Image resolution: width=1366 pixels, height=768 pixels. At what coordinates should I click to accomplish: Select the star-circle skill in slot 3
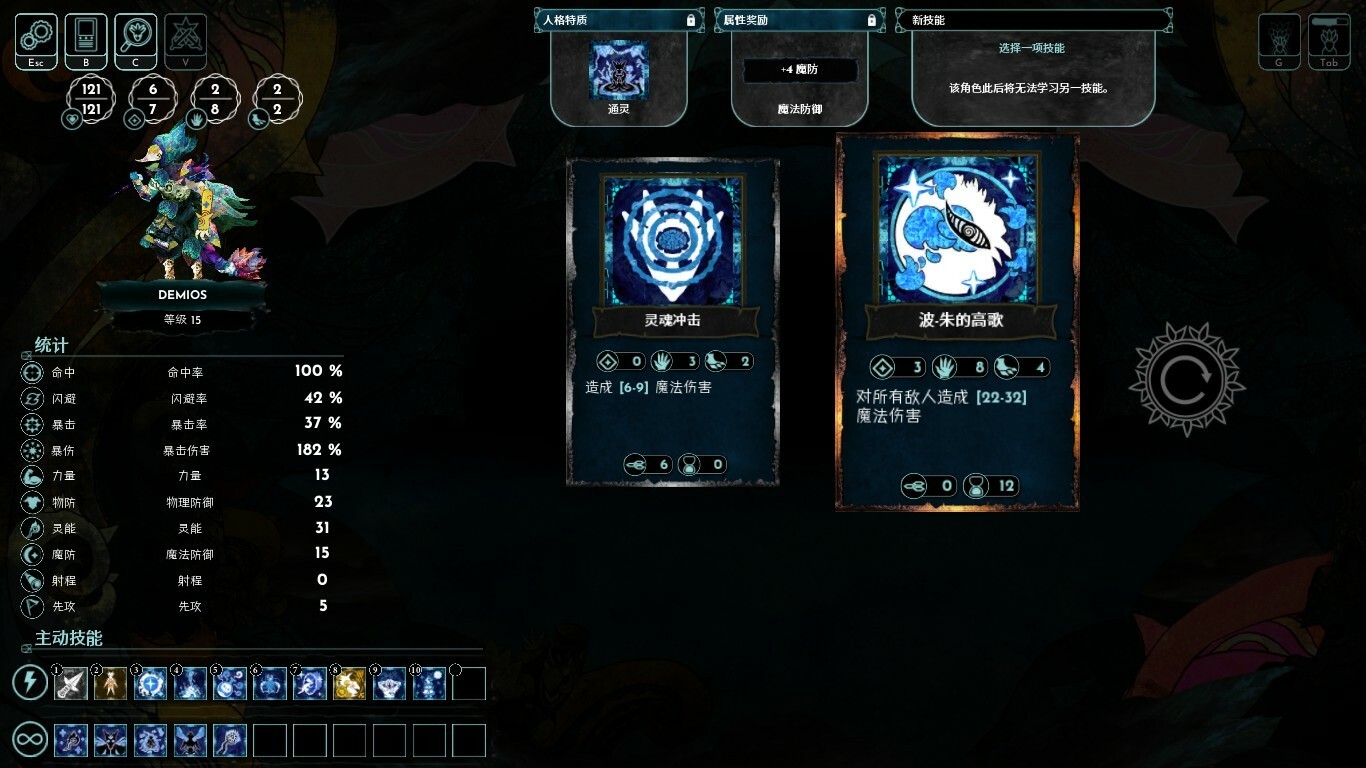(150, 684)
